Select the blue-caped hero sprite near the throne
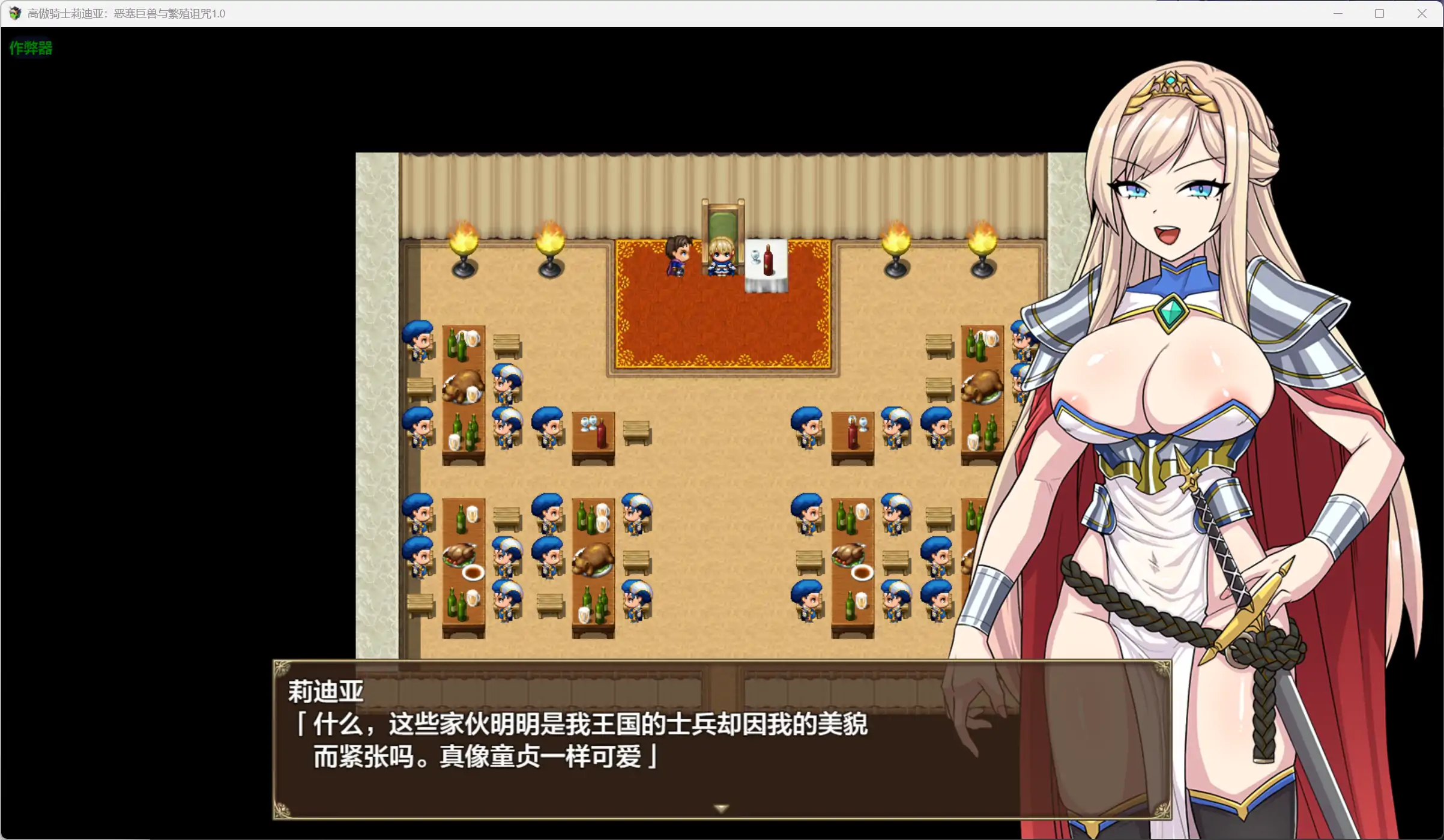Screen dimensions: 1444x840 pos(677,258)
